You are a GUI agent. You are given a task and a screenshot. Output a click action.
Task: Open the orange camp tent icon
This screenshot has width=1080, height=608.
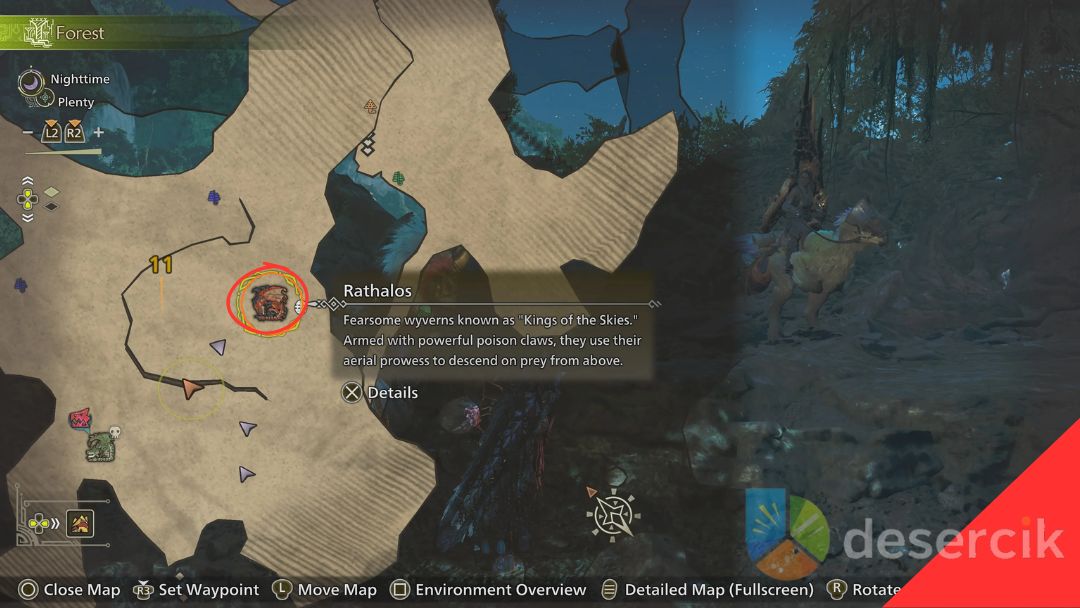80,521
